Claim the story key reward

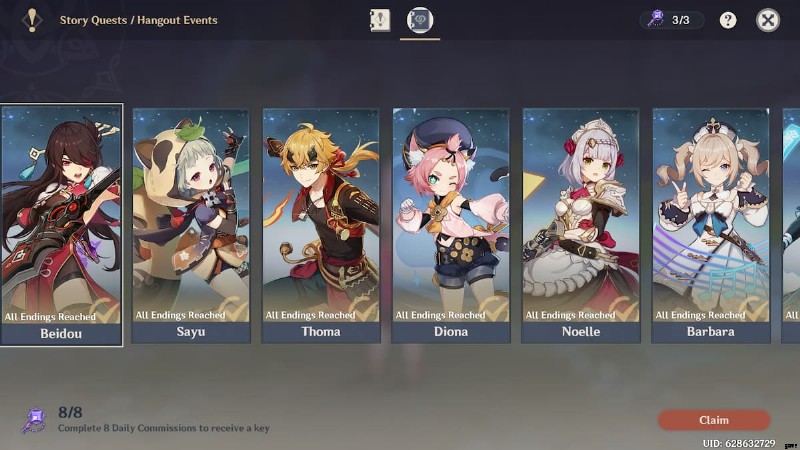coord(713,420)
